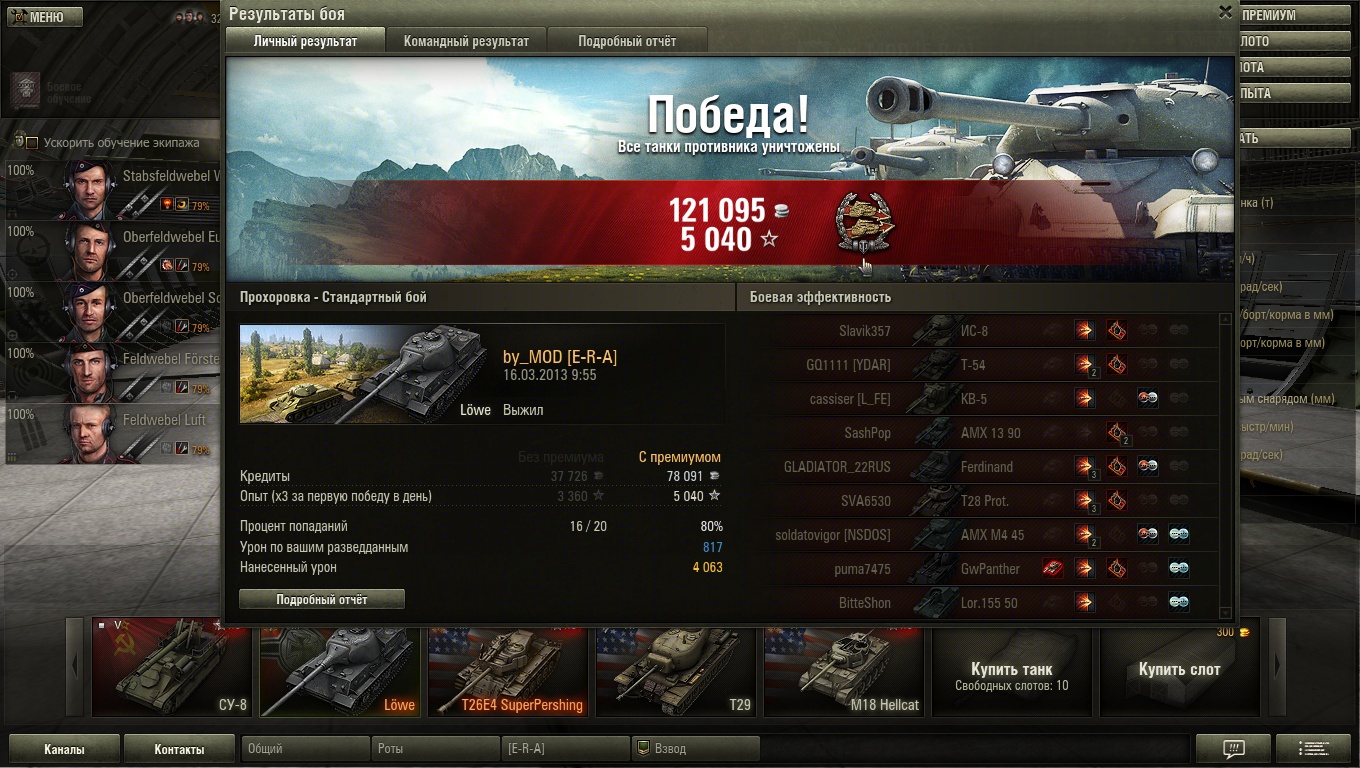Viewport: 1360px width, 768px height.
Task: Open the Контакты contacts list
Action: click(179, 749)
